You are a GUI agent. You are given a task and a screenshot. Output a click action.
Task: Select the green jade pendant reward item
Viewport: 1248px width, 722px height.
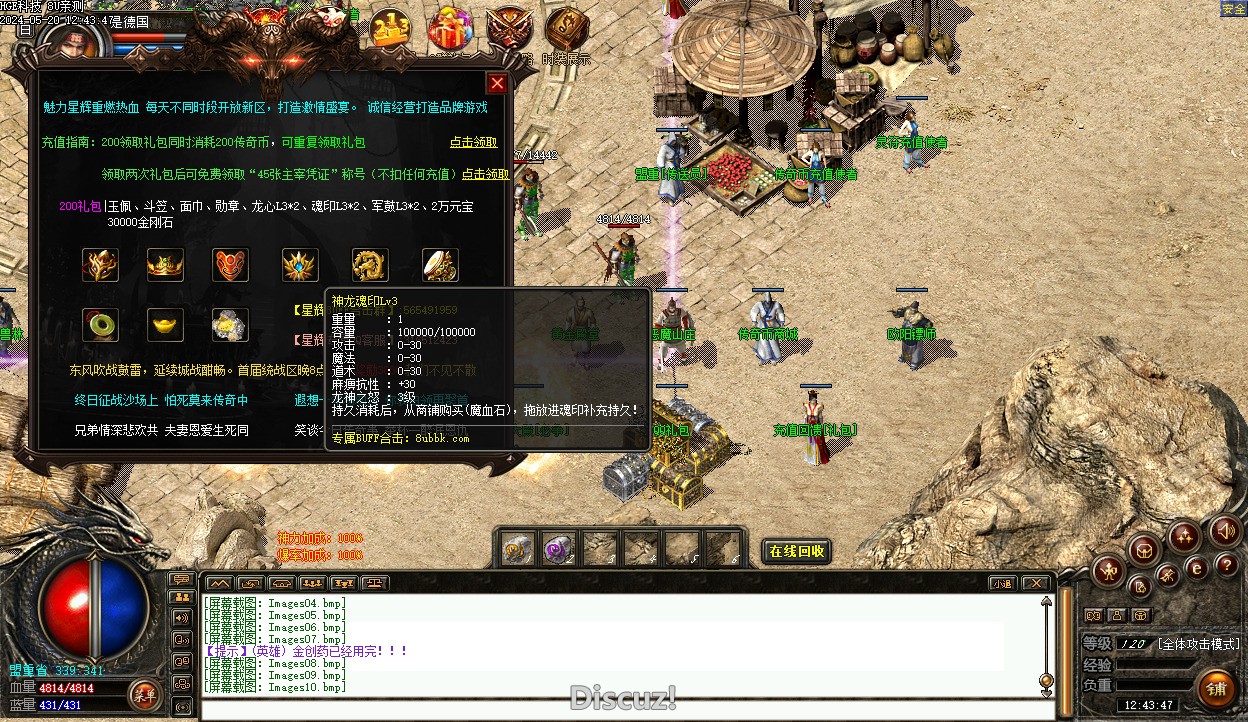[x=100, y=325]
